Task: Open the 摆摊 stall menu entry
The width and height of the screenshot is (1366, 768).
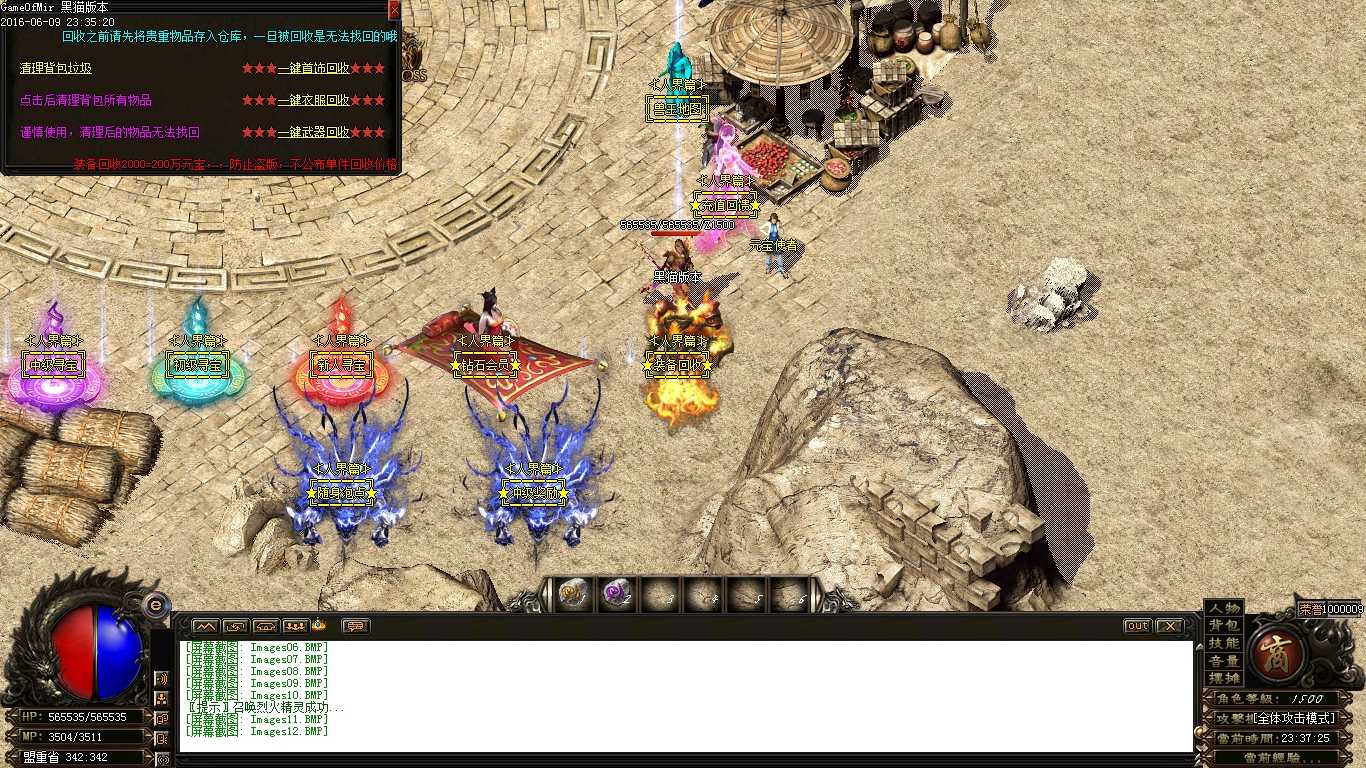Action: point(1226,676)
